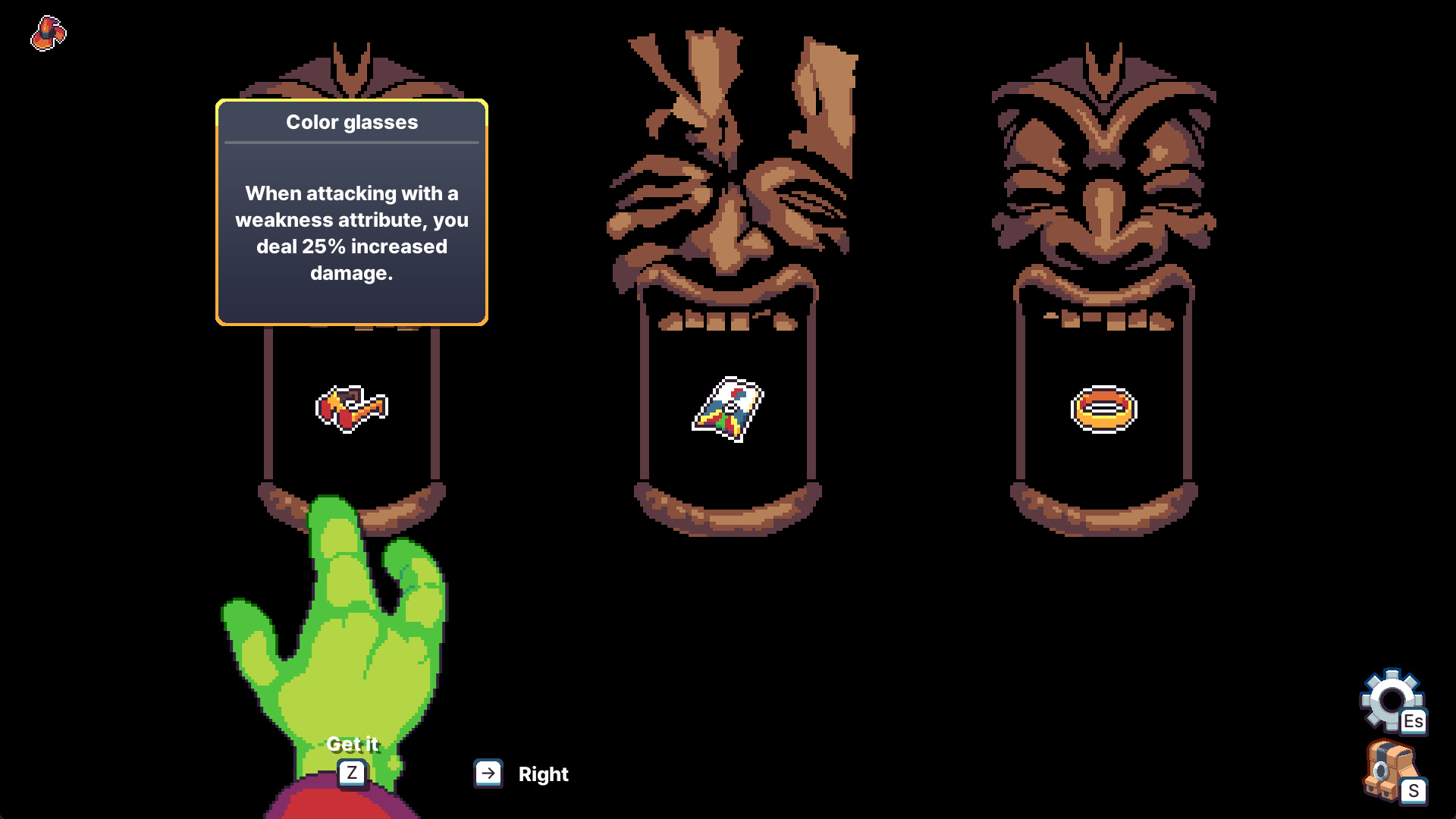Select the Color glasses item
Screen dimensions: 1456x819
click(352, 408)
